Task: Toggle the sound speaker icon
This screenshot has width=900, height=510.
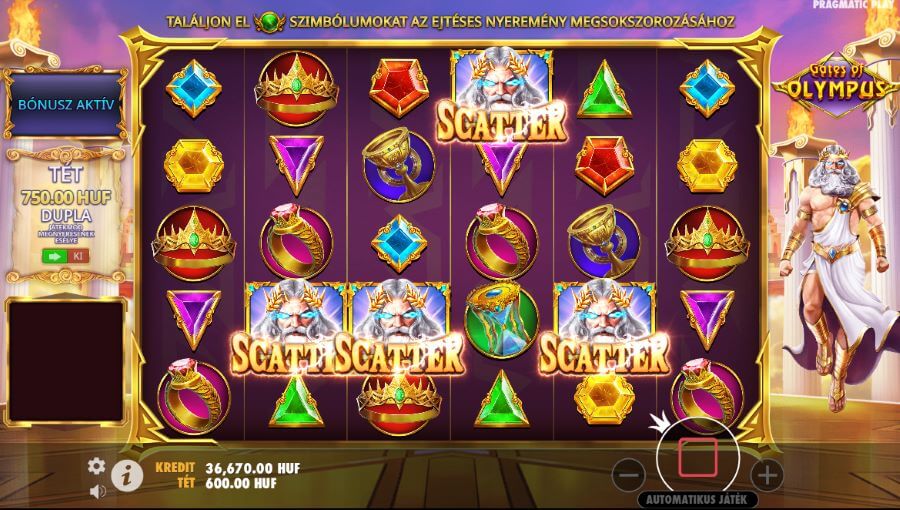Action: pos(97,491)
